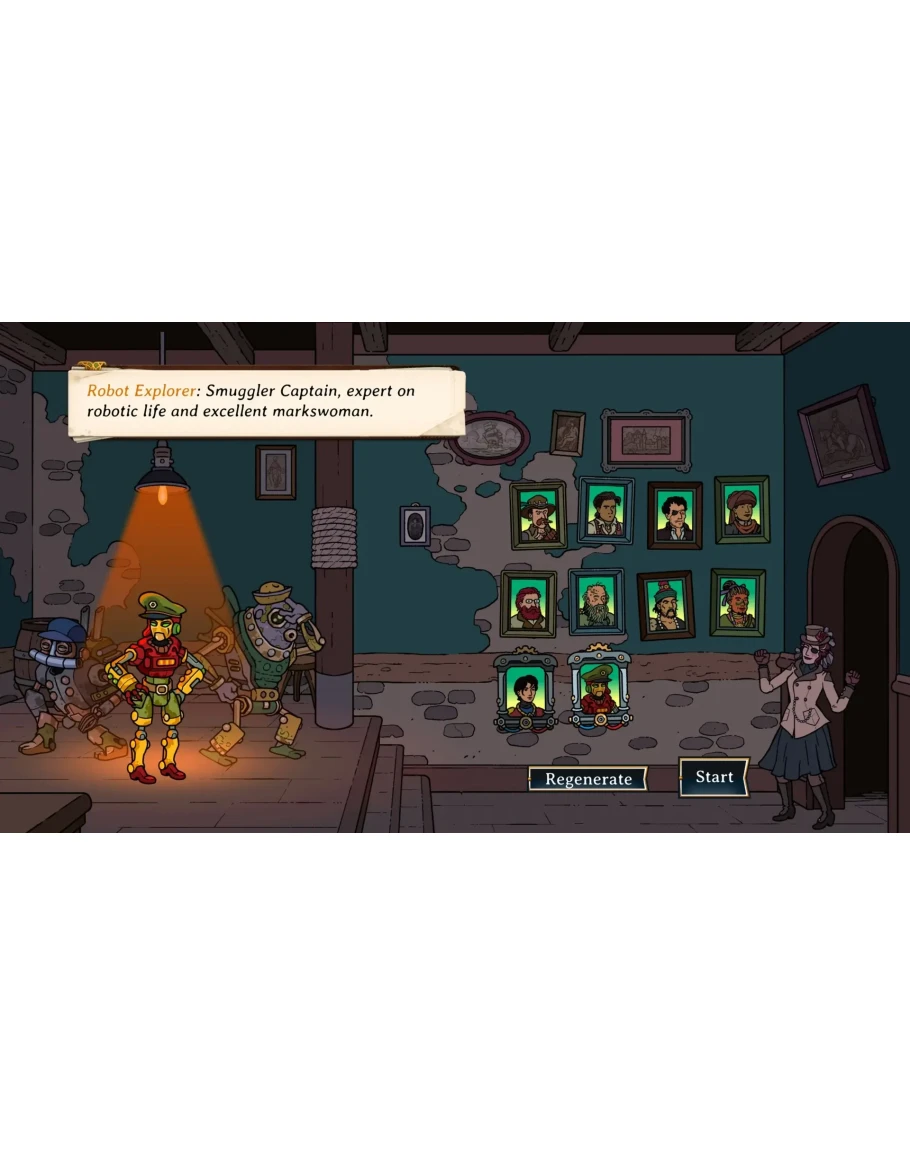The image size is (910, 1155).
Task: Select the mustached explorer in cowboy hat
Action: click(538, 516)
